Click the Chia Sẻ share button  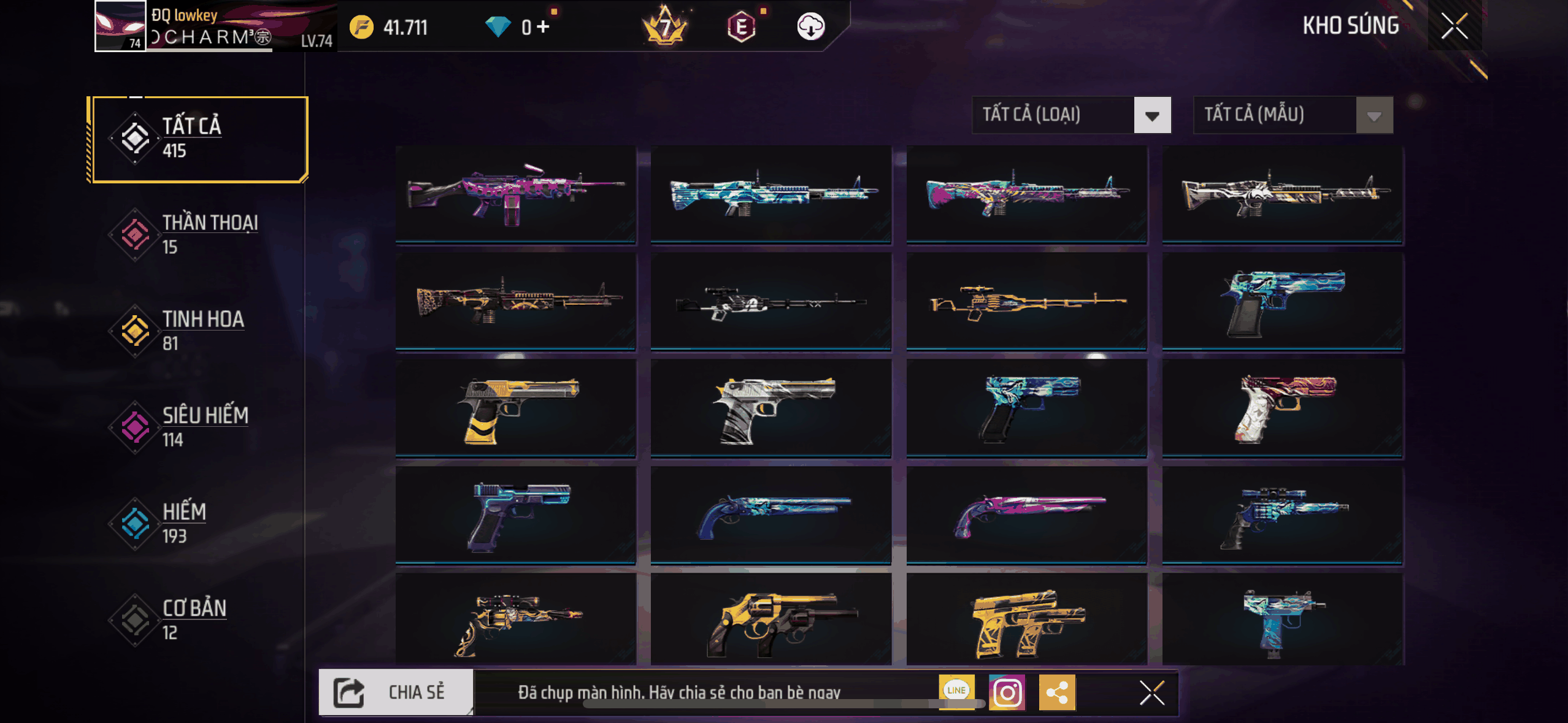click(396, 692)
